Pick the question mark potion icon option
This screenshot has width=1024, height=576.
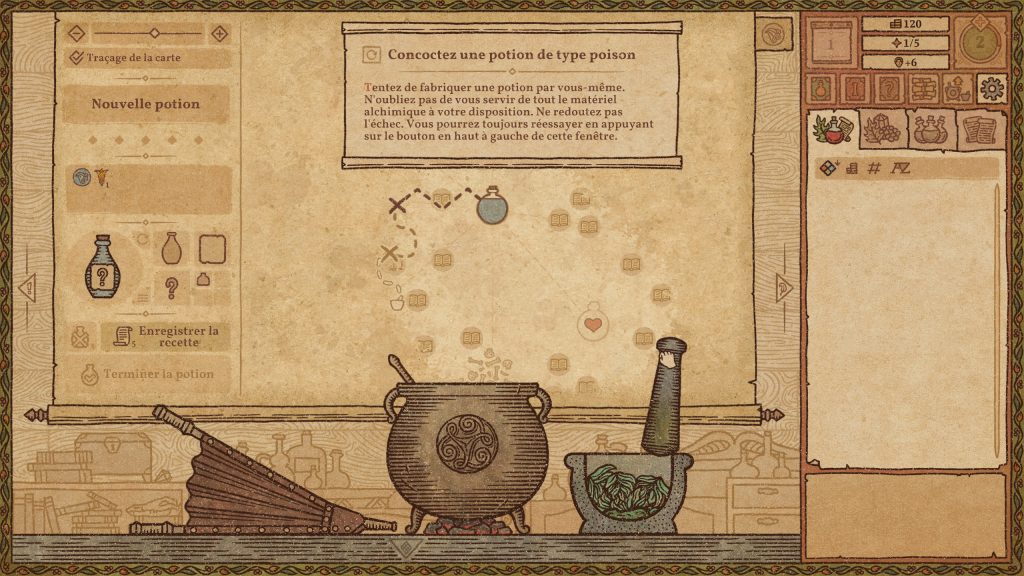coord(172,289)
